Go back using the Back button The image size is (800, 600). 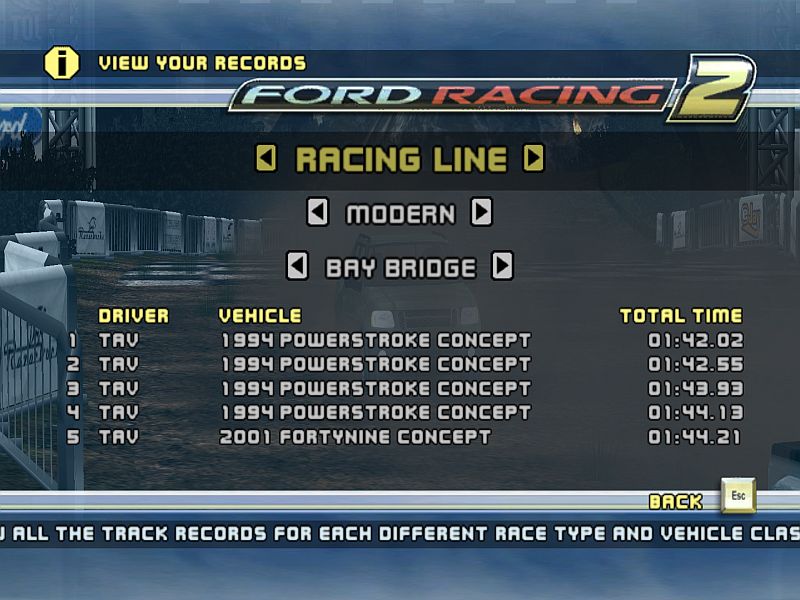(x=738, y=497)
